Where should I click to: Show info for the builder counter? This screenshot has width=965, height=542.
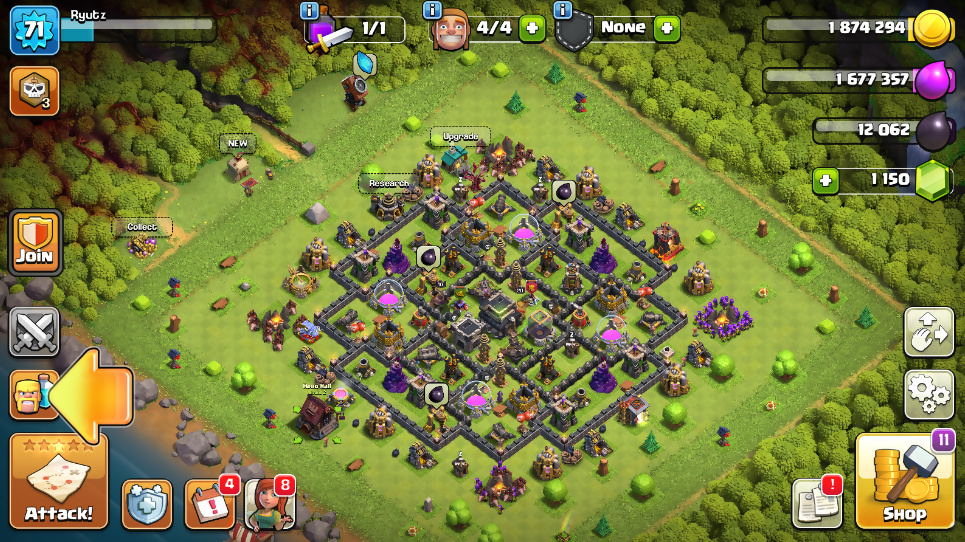(432, 10)
